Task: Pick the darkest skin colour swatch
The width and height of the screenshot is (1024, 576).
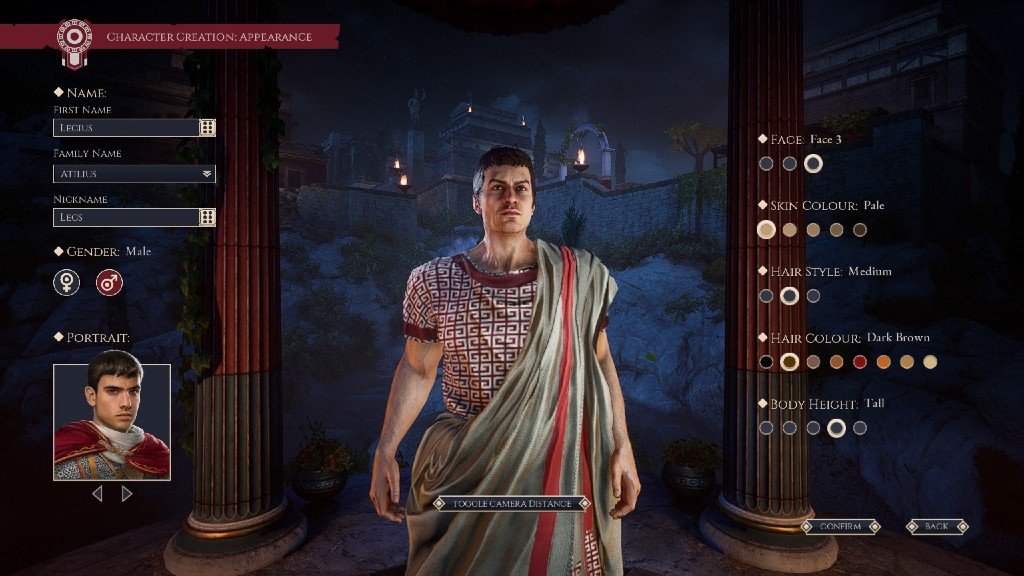Action: click(860, 230)
